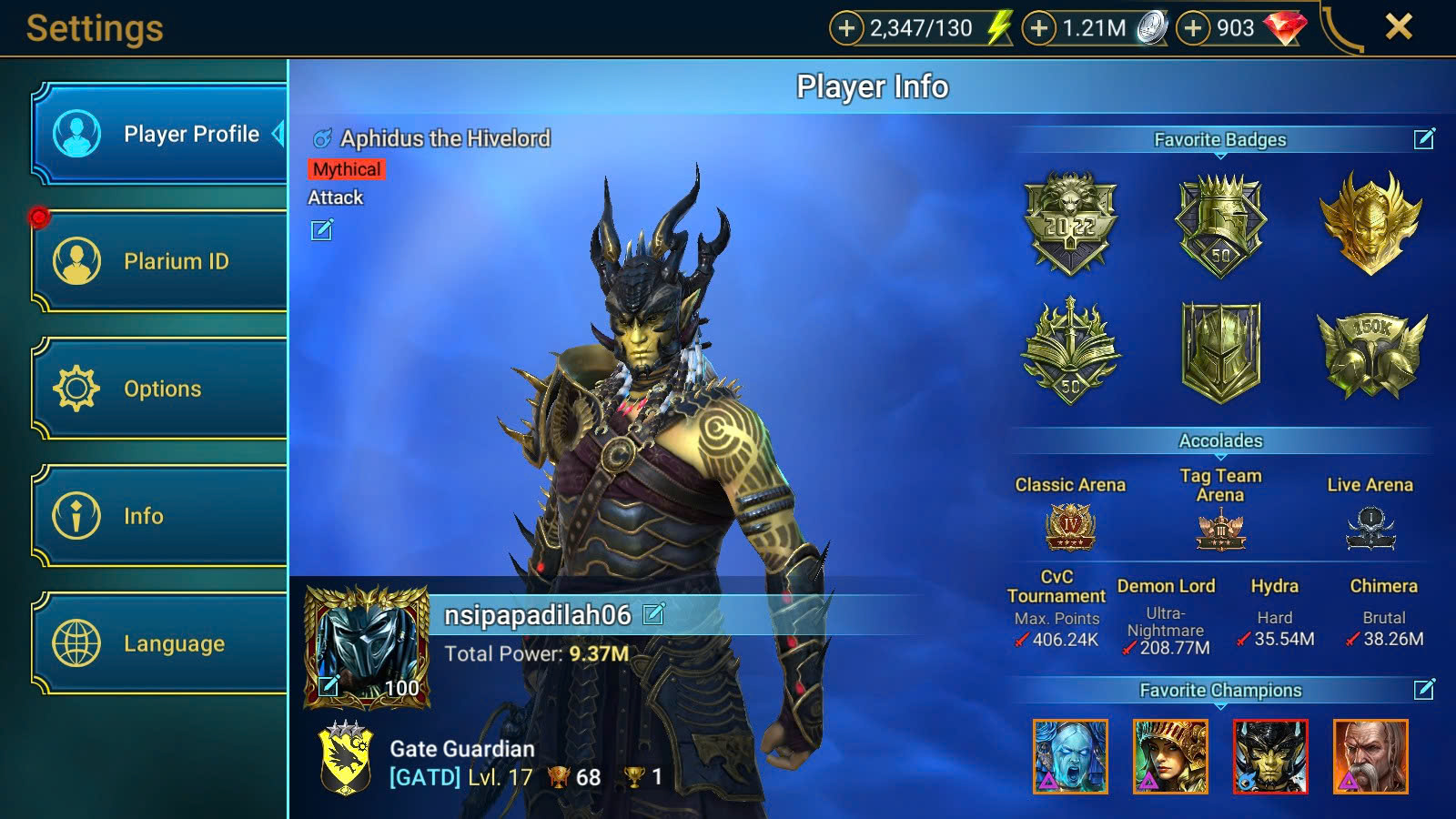The height and width of the screenshot is (819, 1456).
Task: Choose the white-bearded old man champion portrait
Action: (x=1370, y=756)
